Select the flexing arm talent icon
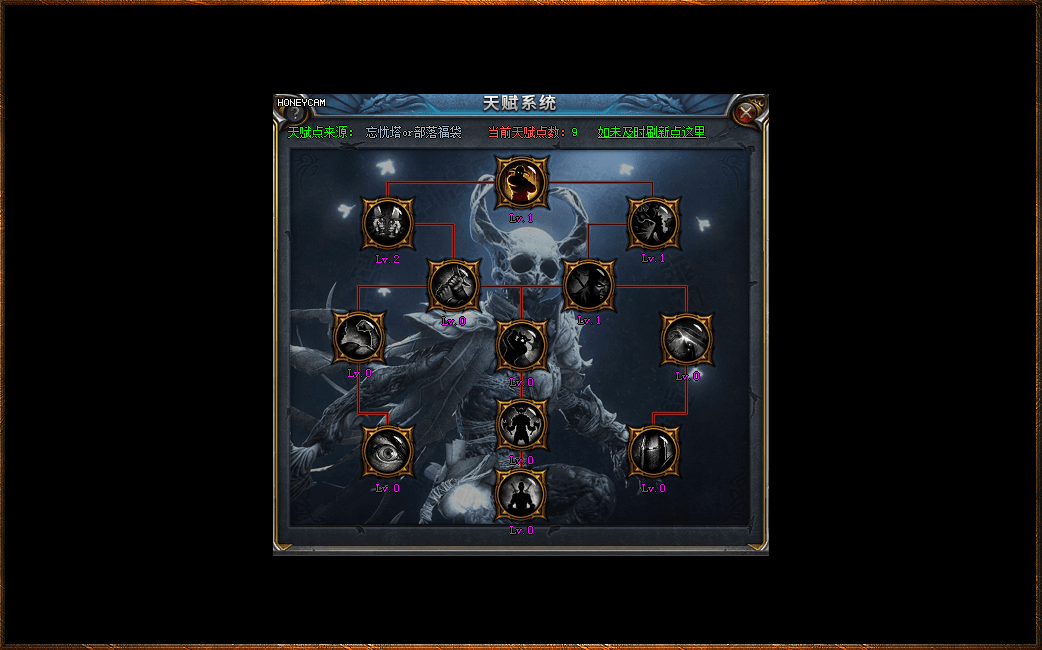1042x650 pixels. [358, 338]
